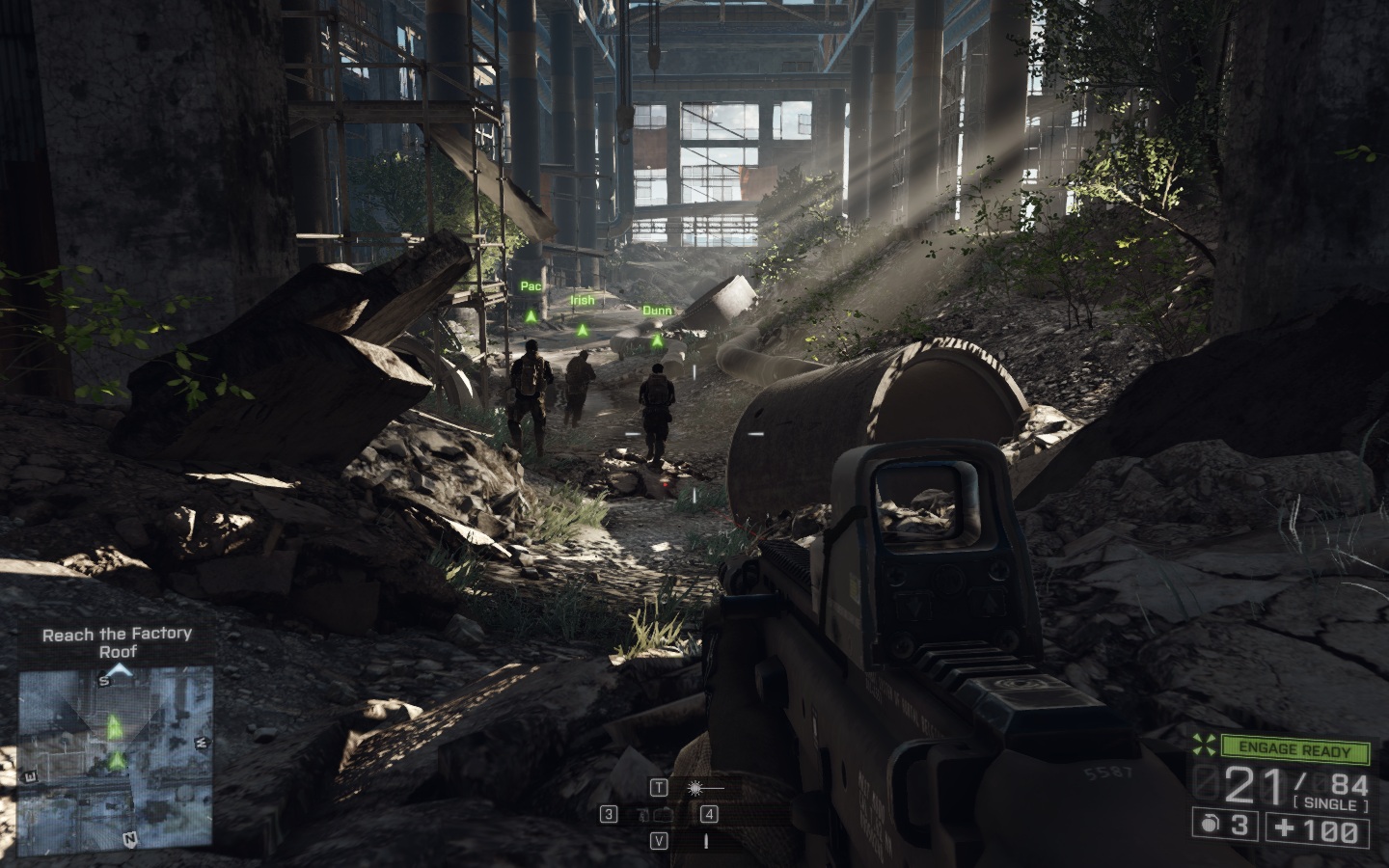The image size is (1389, 868).
Task: Choose the bullet fire-mode icon
Action: click(705, 841)
